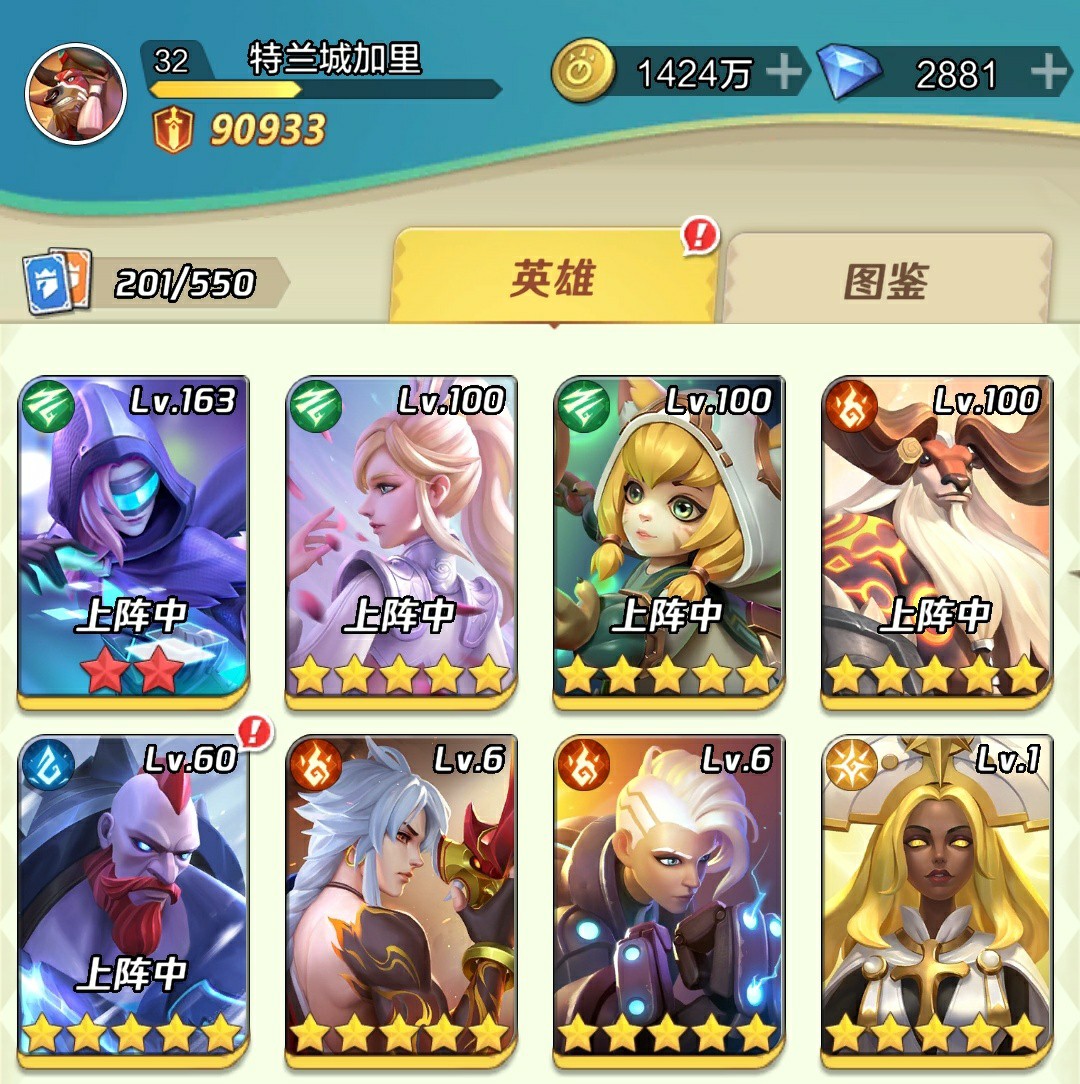Choose the Lv.6 white-haired warrior card
Screen dimensions: 1080x1084
click(401, 898)
